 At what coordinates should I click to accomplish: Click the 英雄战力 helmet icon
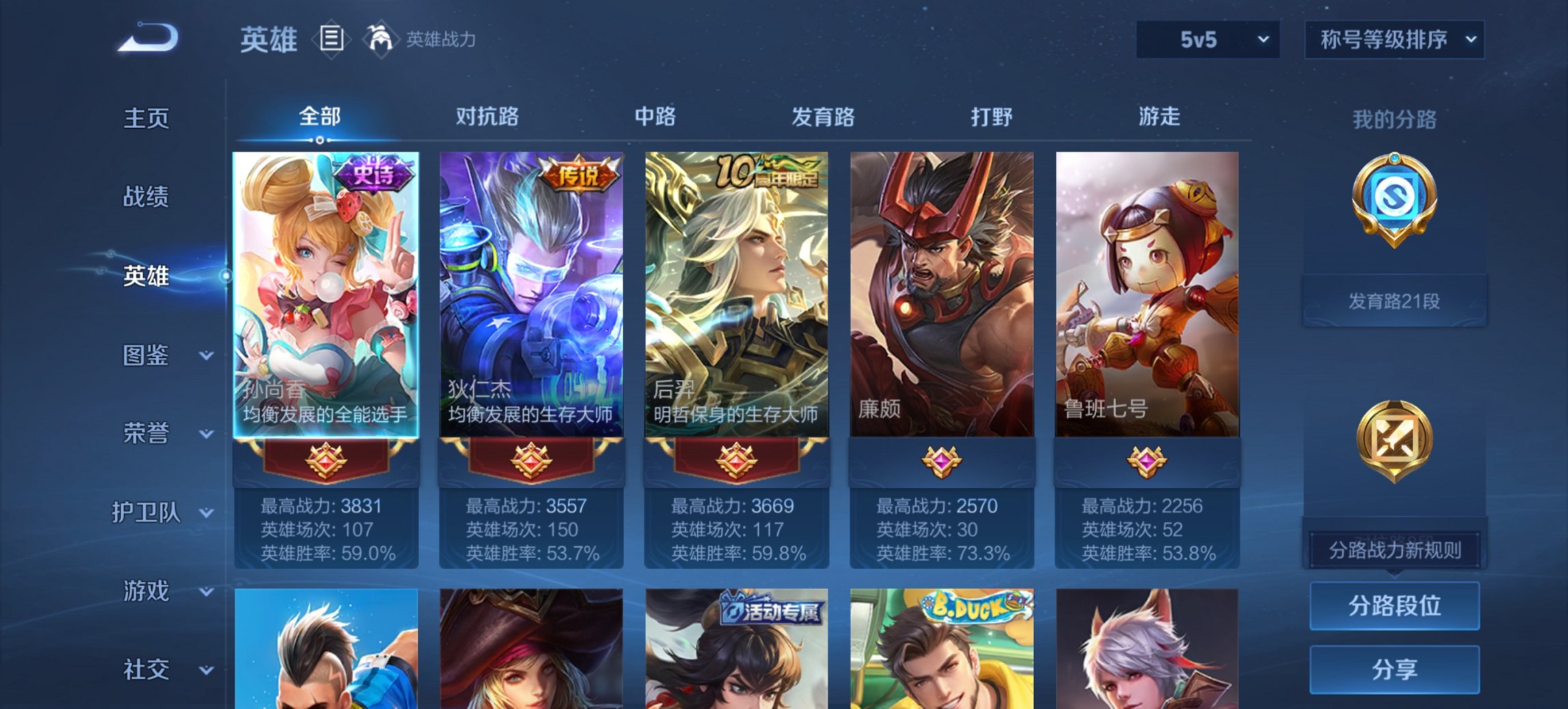pyautogui.click(x=382, y=40)
